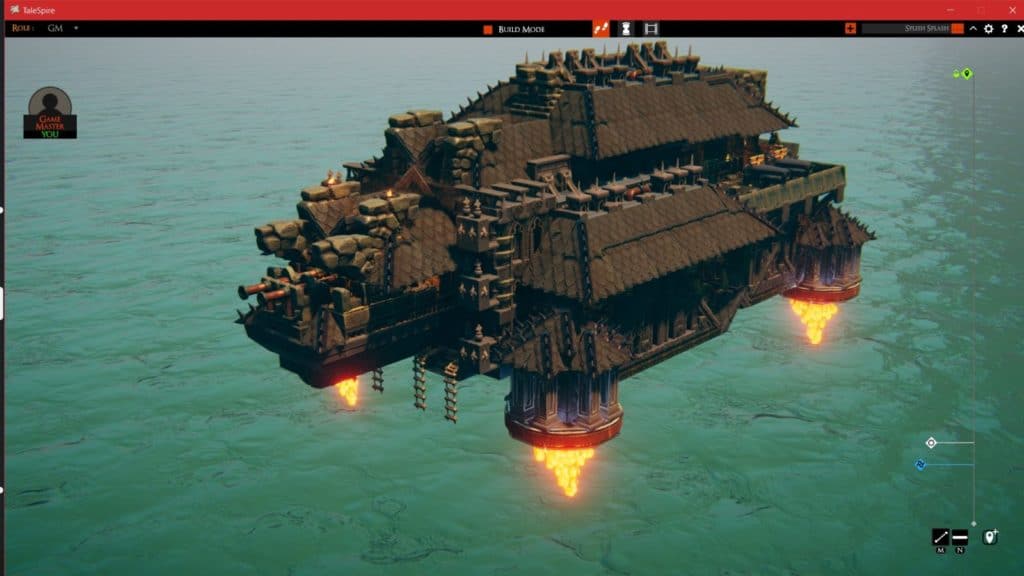
Task: Open the help question mark
Action: click(1003, 29)
